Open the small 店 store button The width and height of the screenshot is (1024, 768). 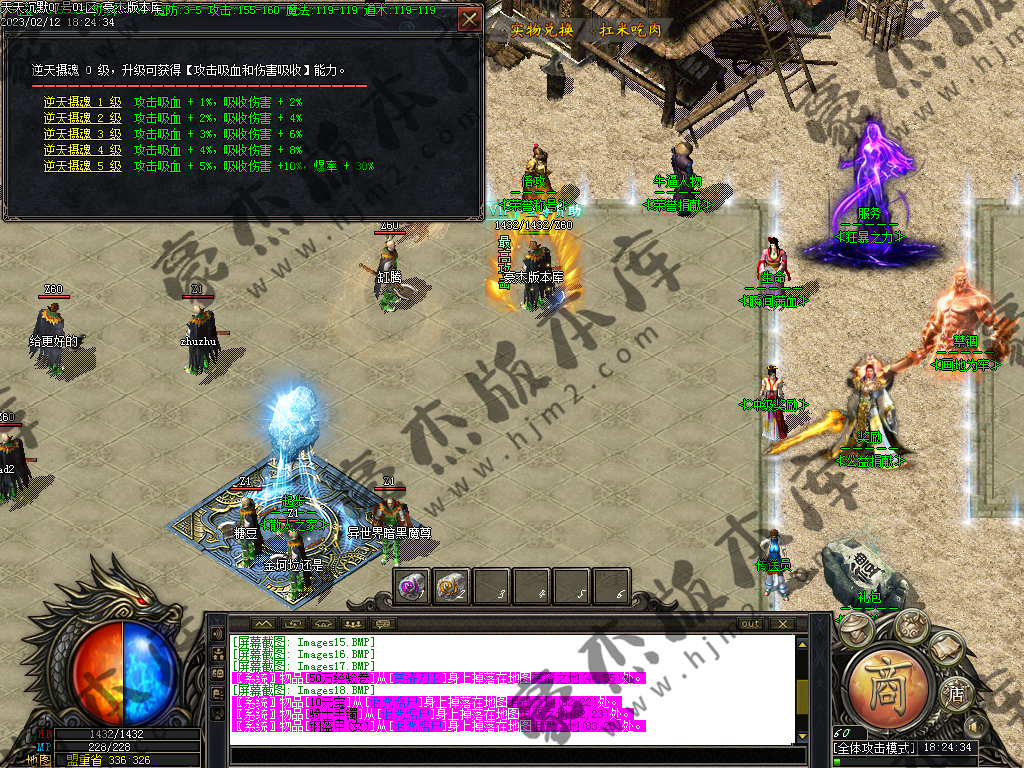point(957,693)
